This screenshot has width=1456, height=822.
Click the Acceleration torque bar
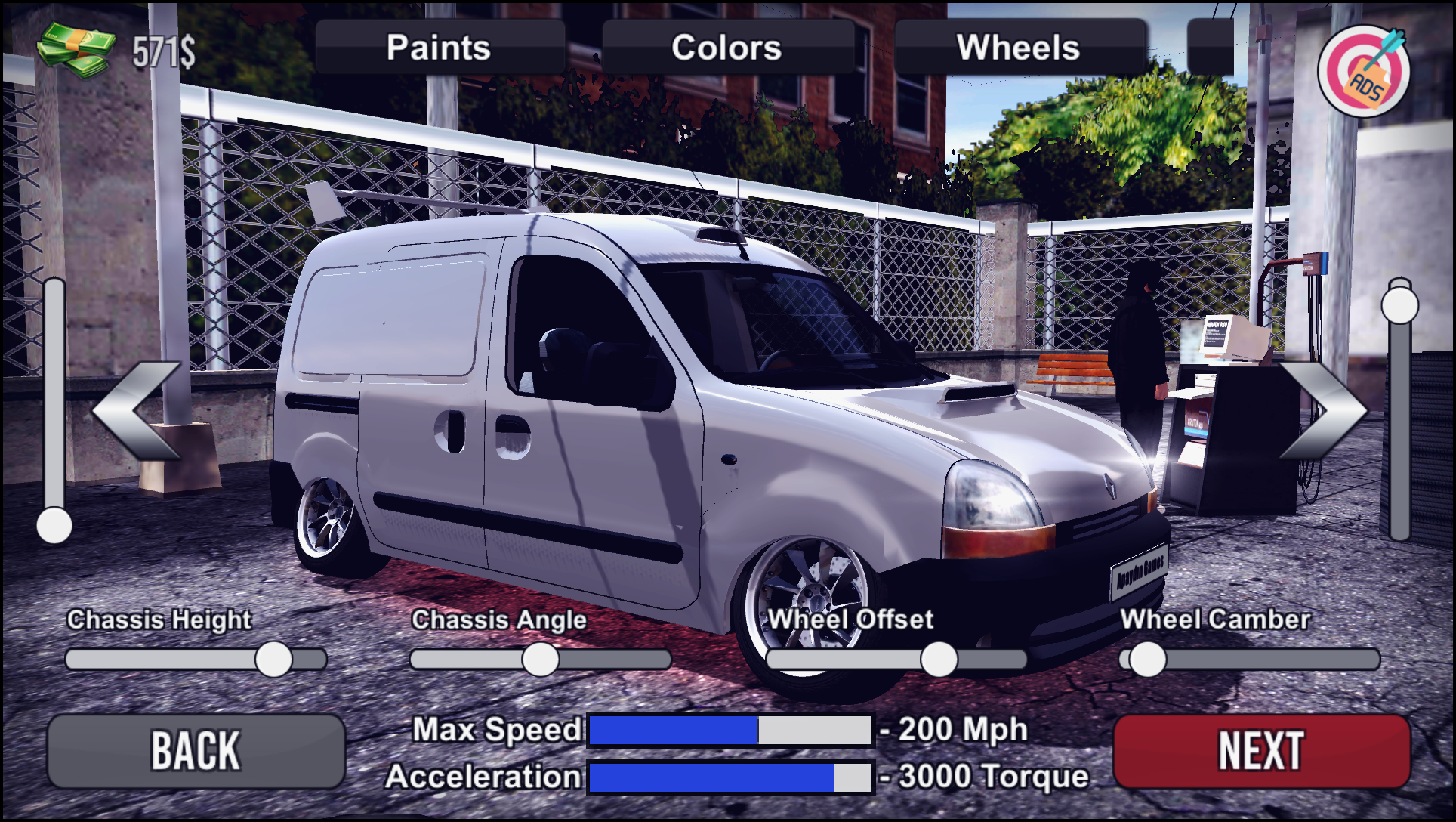pyautogui.click(x=729, y=775)
